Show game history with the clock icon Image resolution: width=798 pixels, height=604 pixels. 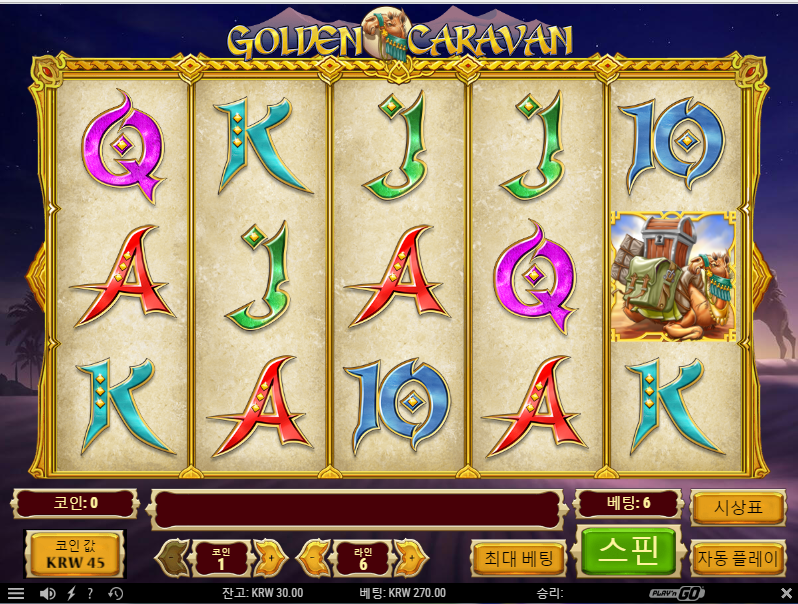[x=115, y=593]
